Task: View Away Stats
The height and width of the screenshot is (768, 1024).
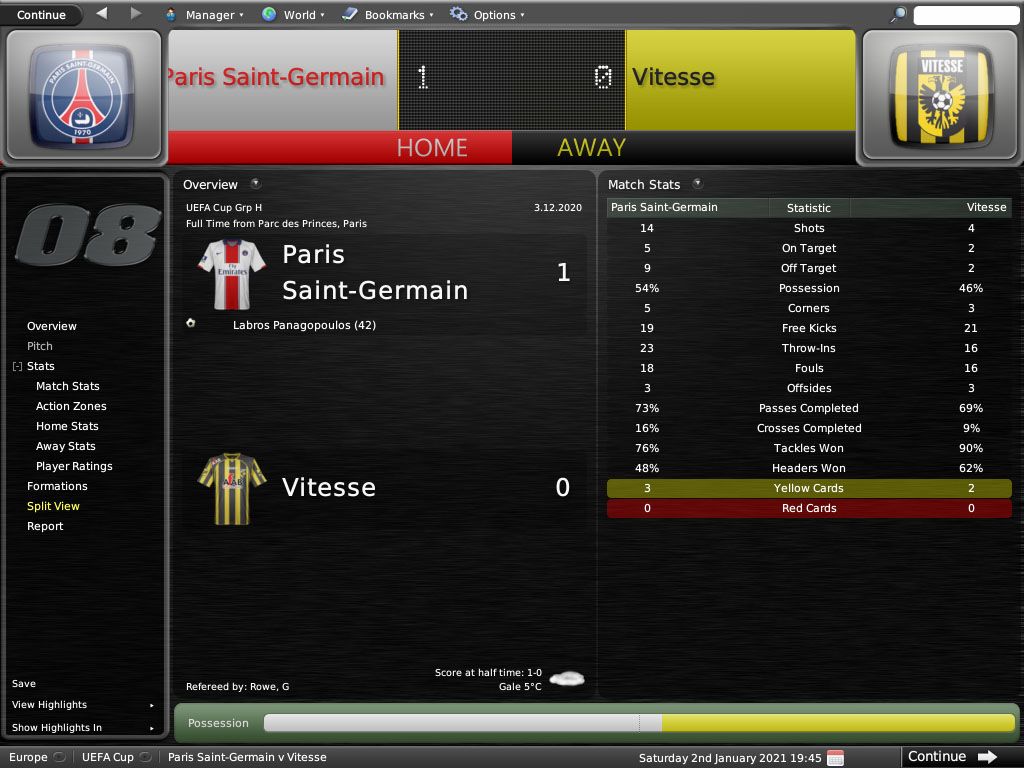Action: 66,446
